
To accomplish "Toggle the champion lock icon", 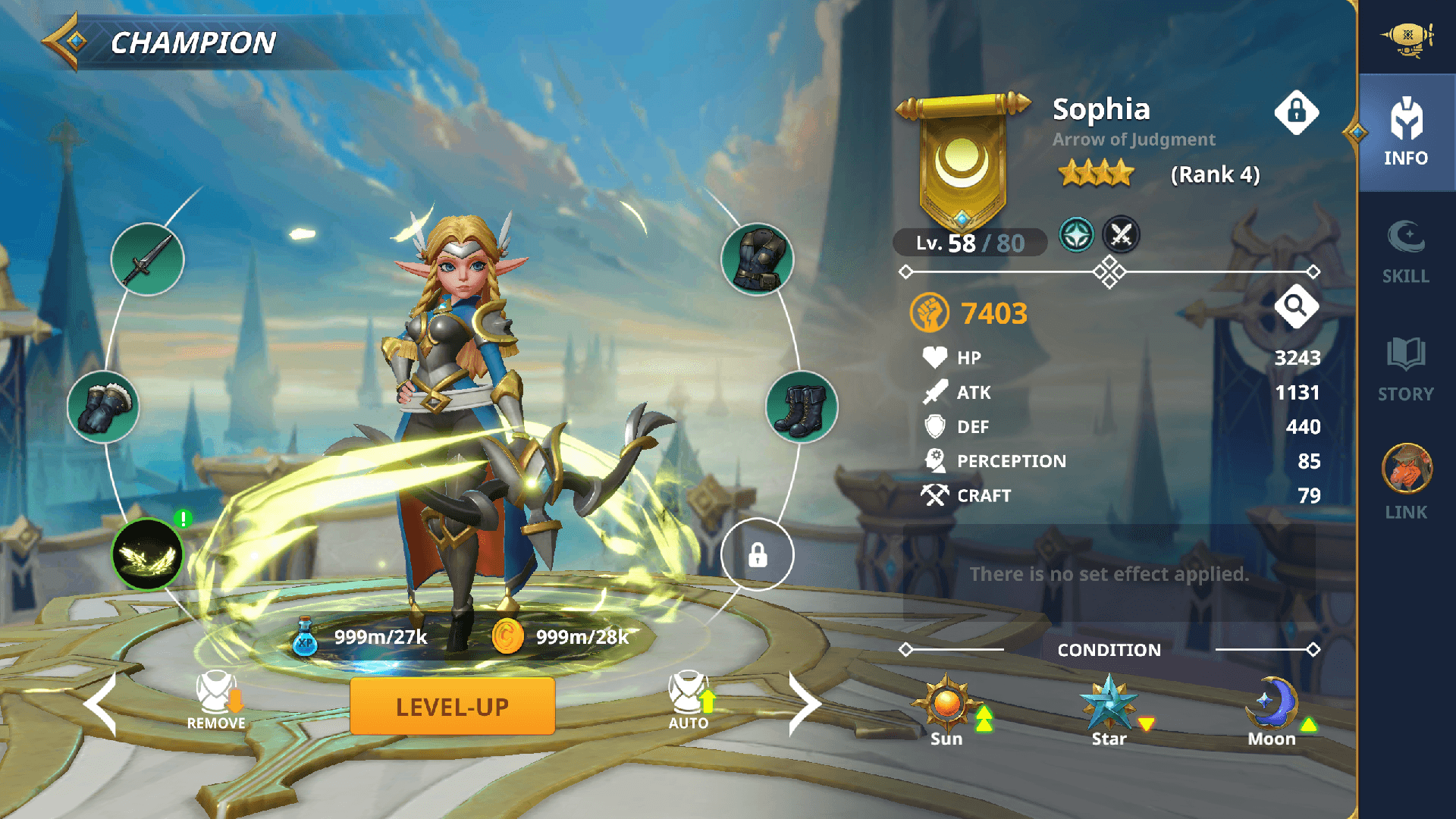I will pos(1298,112).
